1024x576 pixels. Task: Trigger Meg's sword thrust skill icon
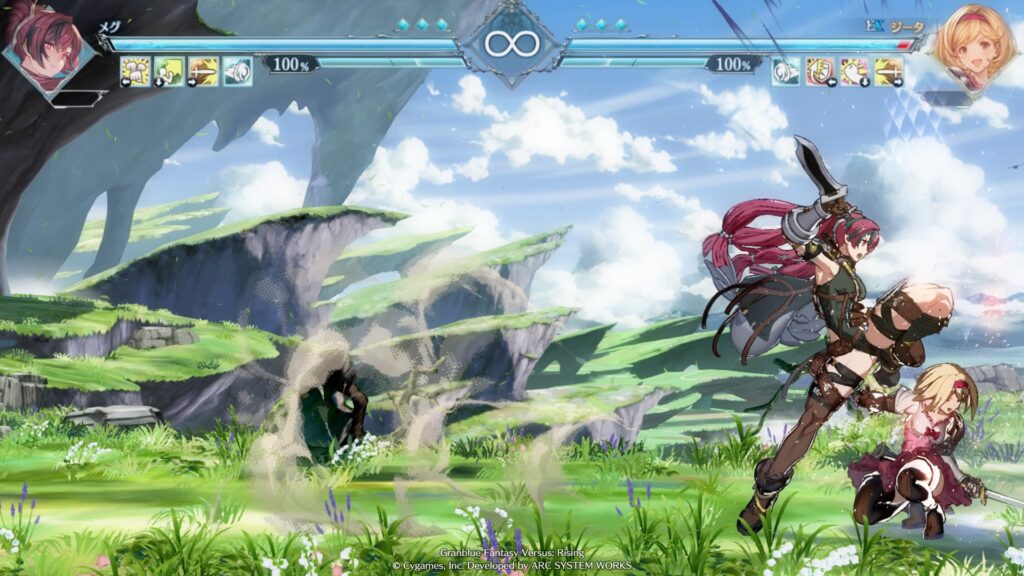tap(203, 71)
